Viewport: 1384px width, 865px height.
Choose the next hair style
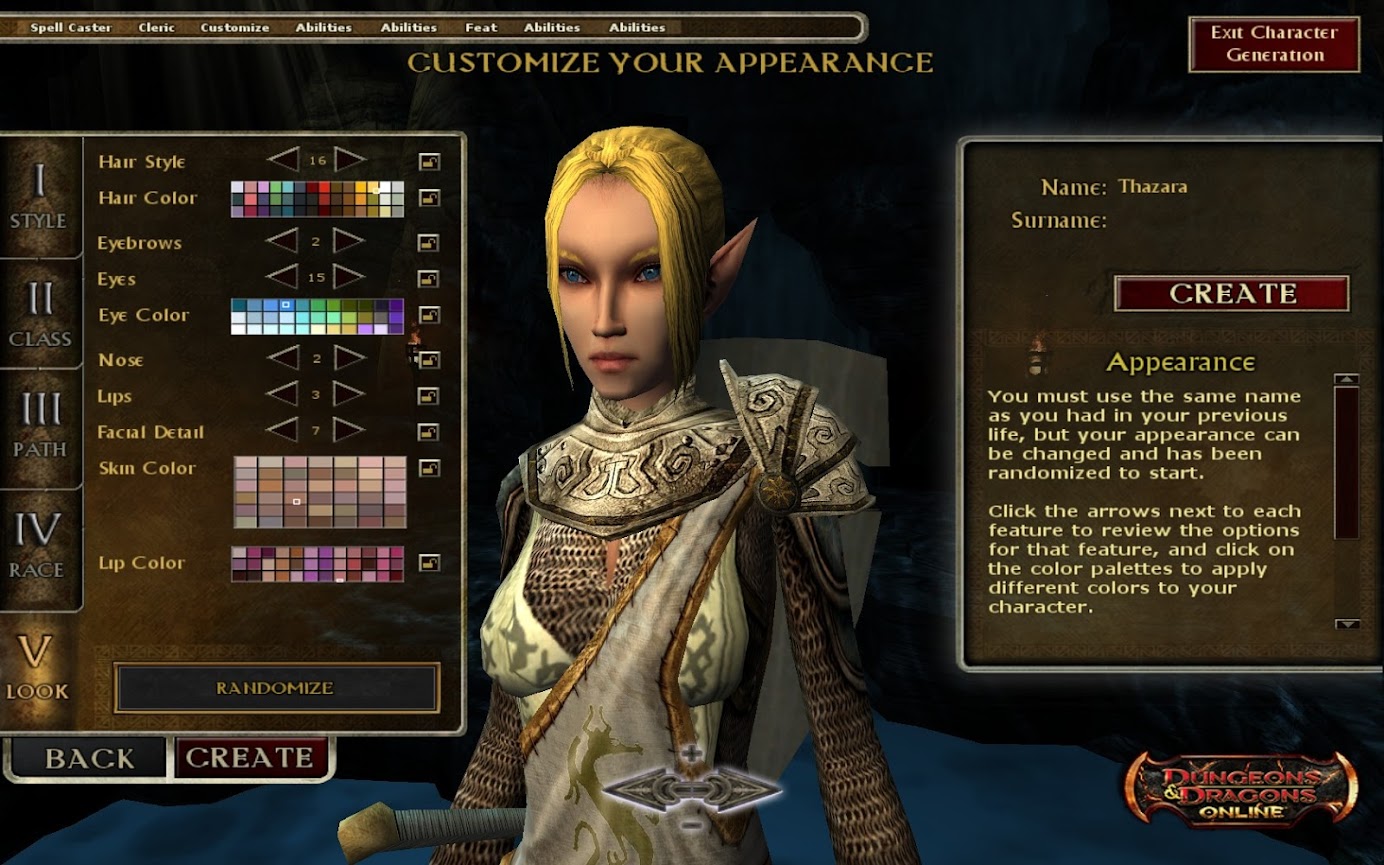(349, 160)
